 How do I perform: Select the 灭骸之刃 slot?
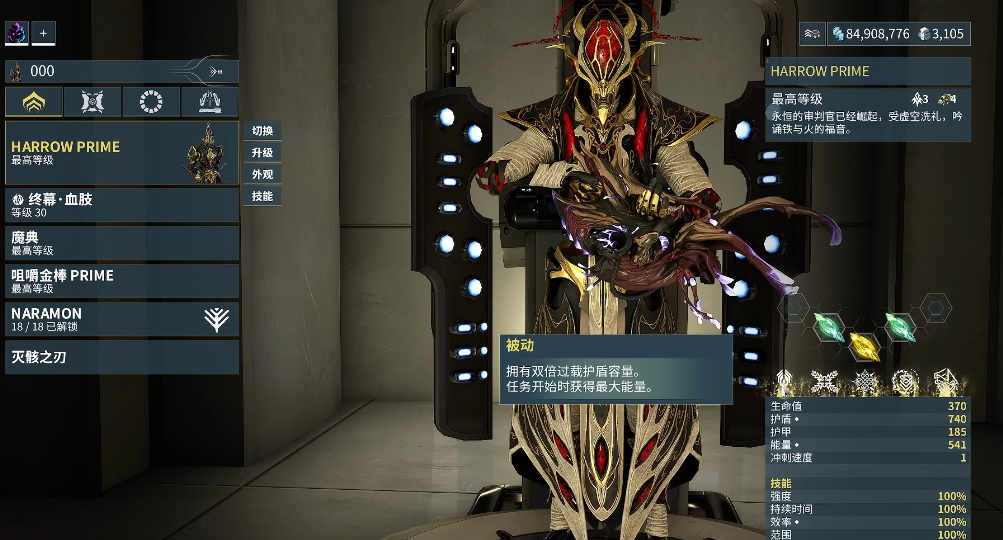[x=121, y=357]
